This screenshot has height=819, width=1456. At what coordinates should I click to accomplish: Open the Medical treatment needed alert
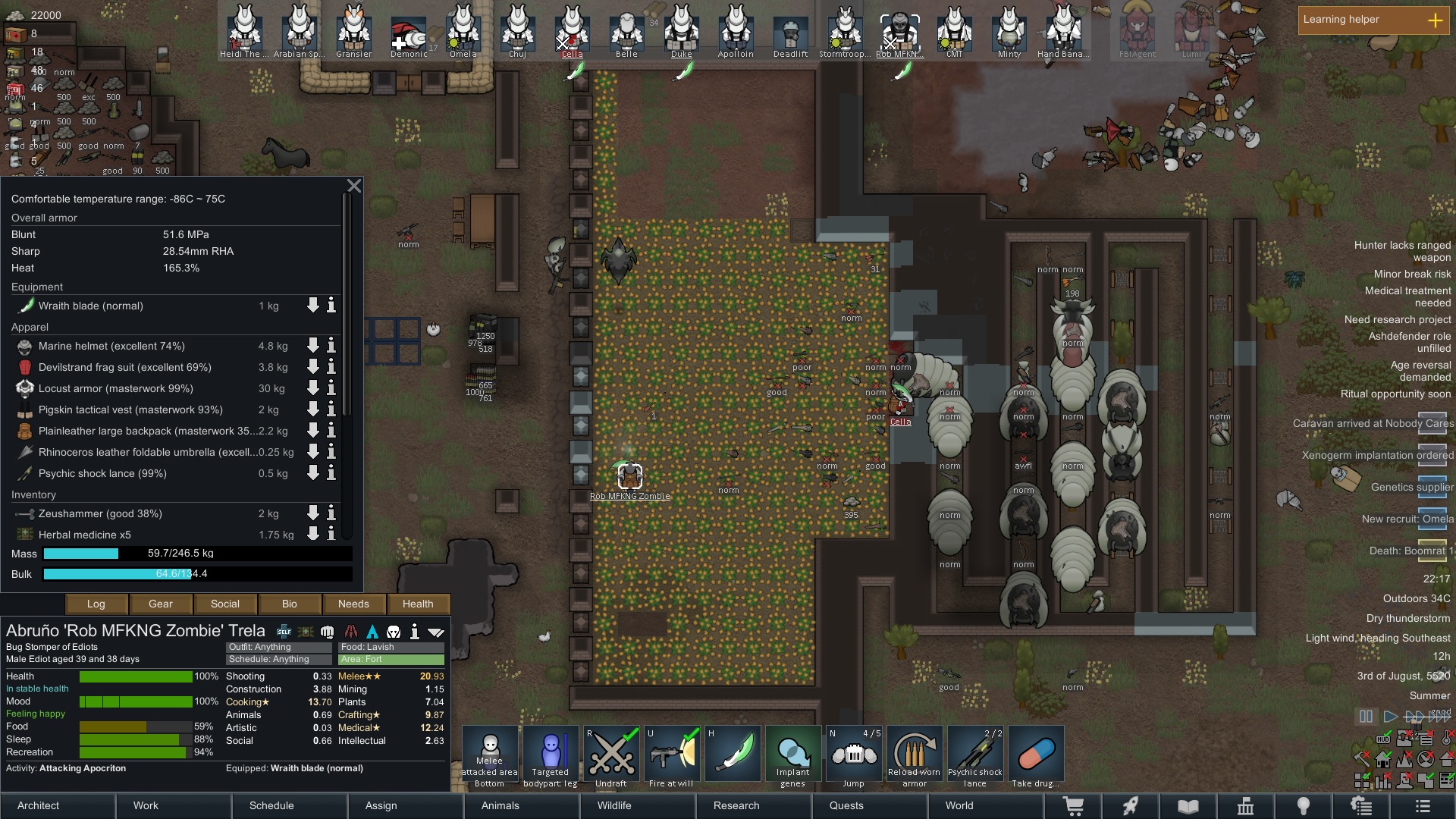click(1407, 297)
